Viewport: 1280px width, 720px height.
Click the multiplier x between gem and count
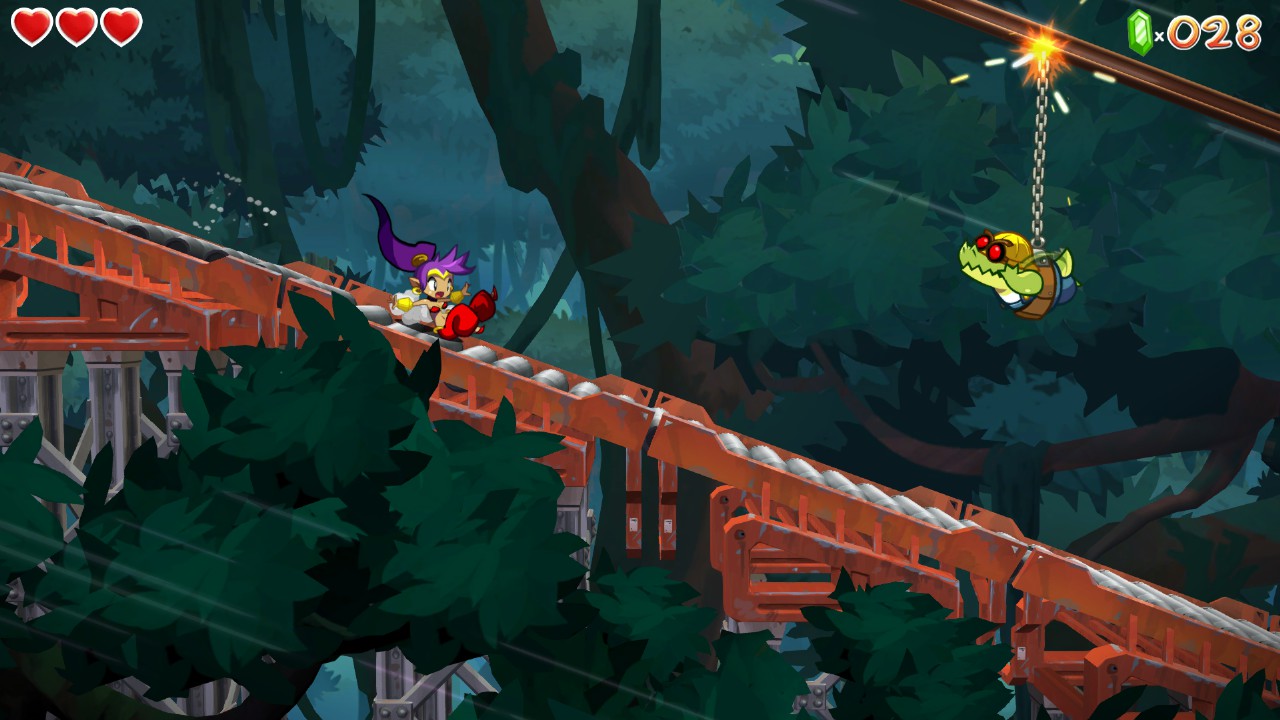(x=1160, y=35)
